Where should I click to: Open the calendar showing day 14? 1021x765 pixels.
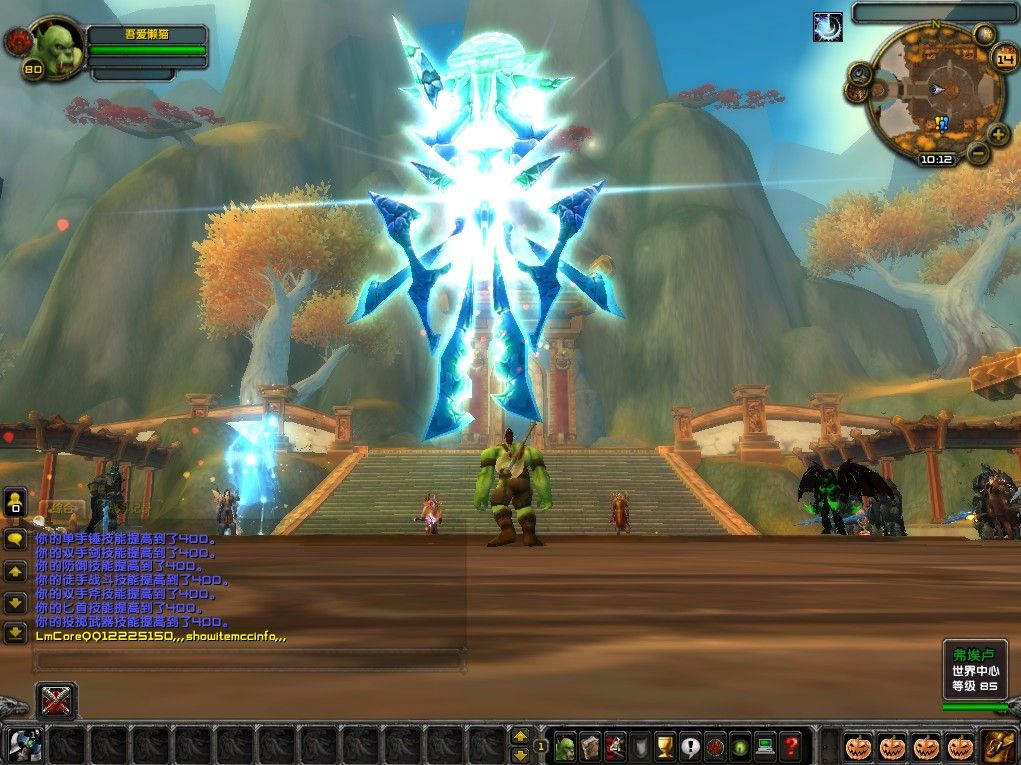coord(1004,57)
